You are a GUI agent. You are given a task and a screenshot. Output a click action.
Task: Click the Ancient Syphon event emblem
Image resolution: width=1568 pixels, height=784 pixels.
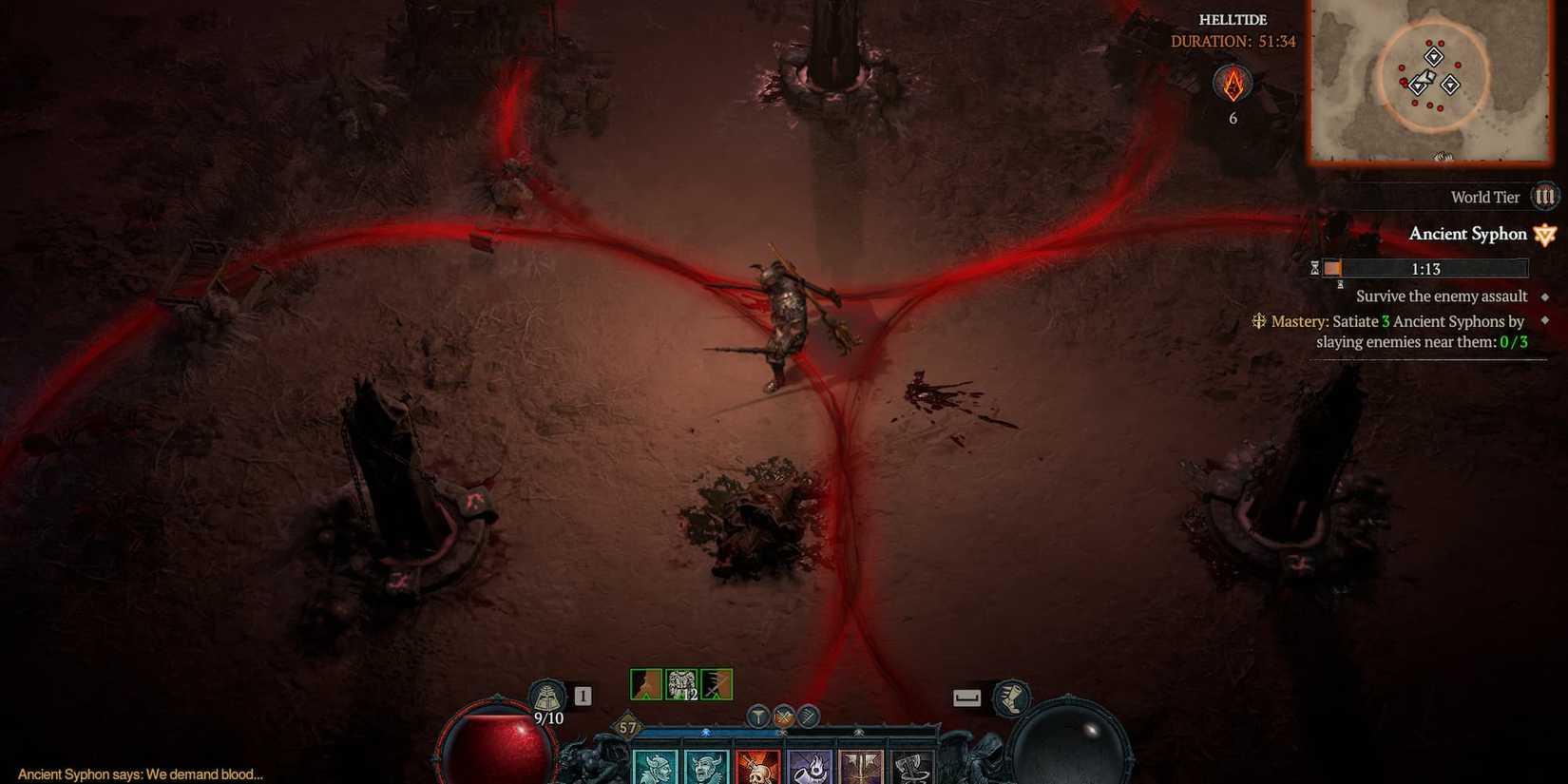coord(1544,234)
